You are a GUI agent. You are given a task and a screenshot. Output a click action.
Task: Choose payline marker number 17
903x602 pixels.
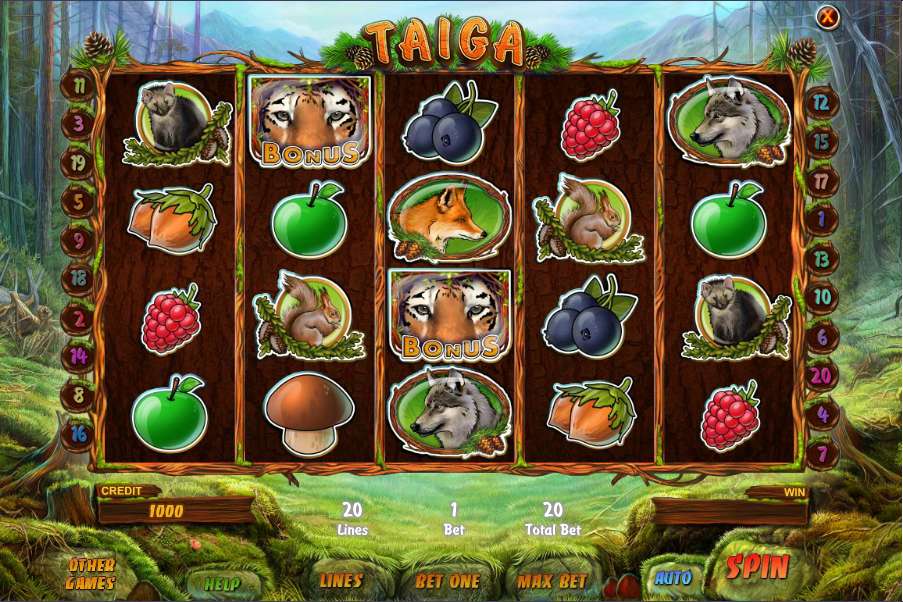point(822,181)
